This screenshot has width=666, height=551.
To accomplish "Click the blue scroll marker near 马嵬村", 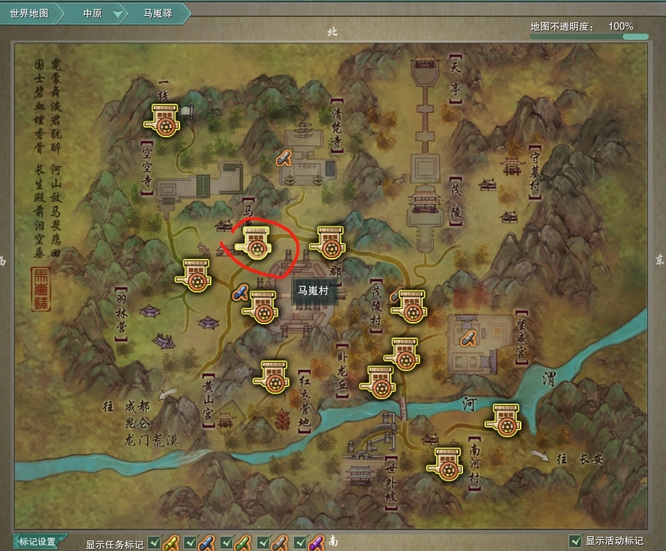I will [x=240, y=293].
